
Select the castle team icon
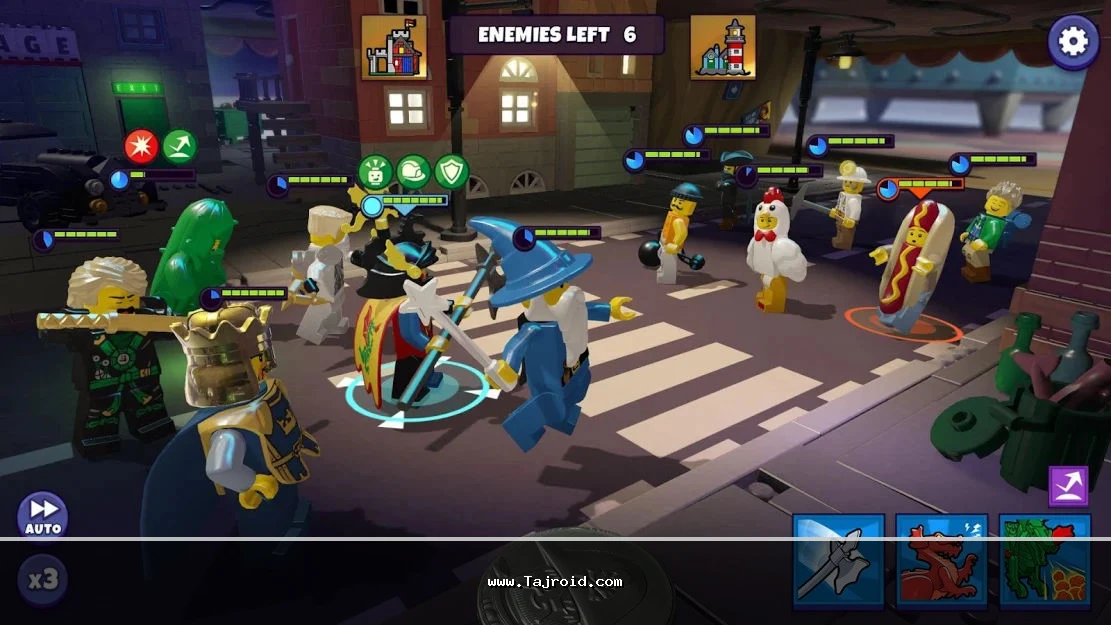point(394,47)
